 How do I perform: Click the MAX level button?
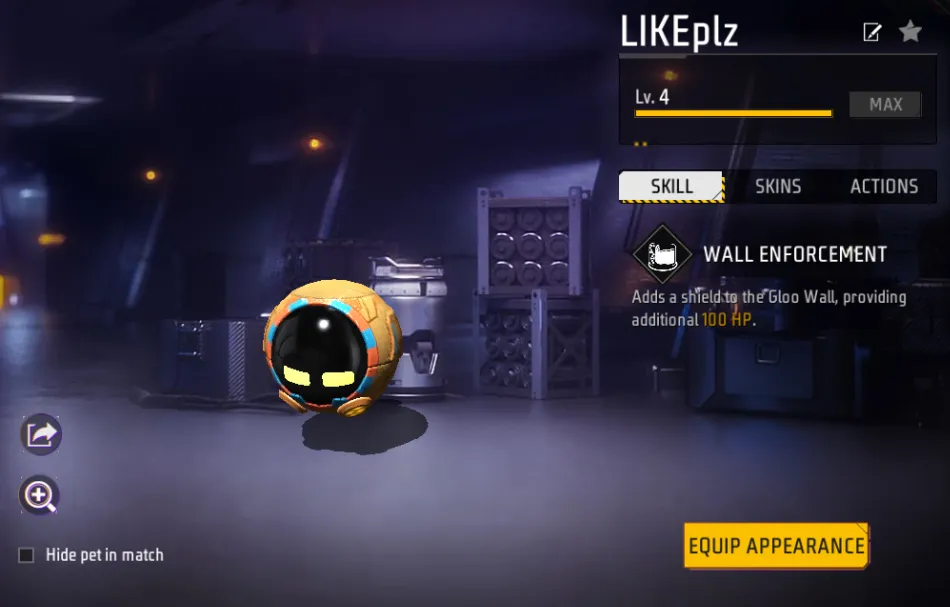[x=885, y=104]
